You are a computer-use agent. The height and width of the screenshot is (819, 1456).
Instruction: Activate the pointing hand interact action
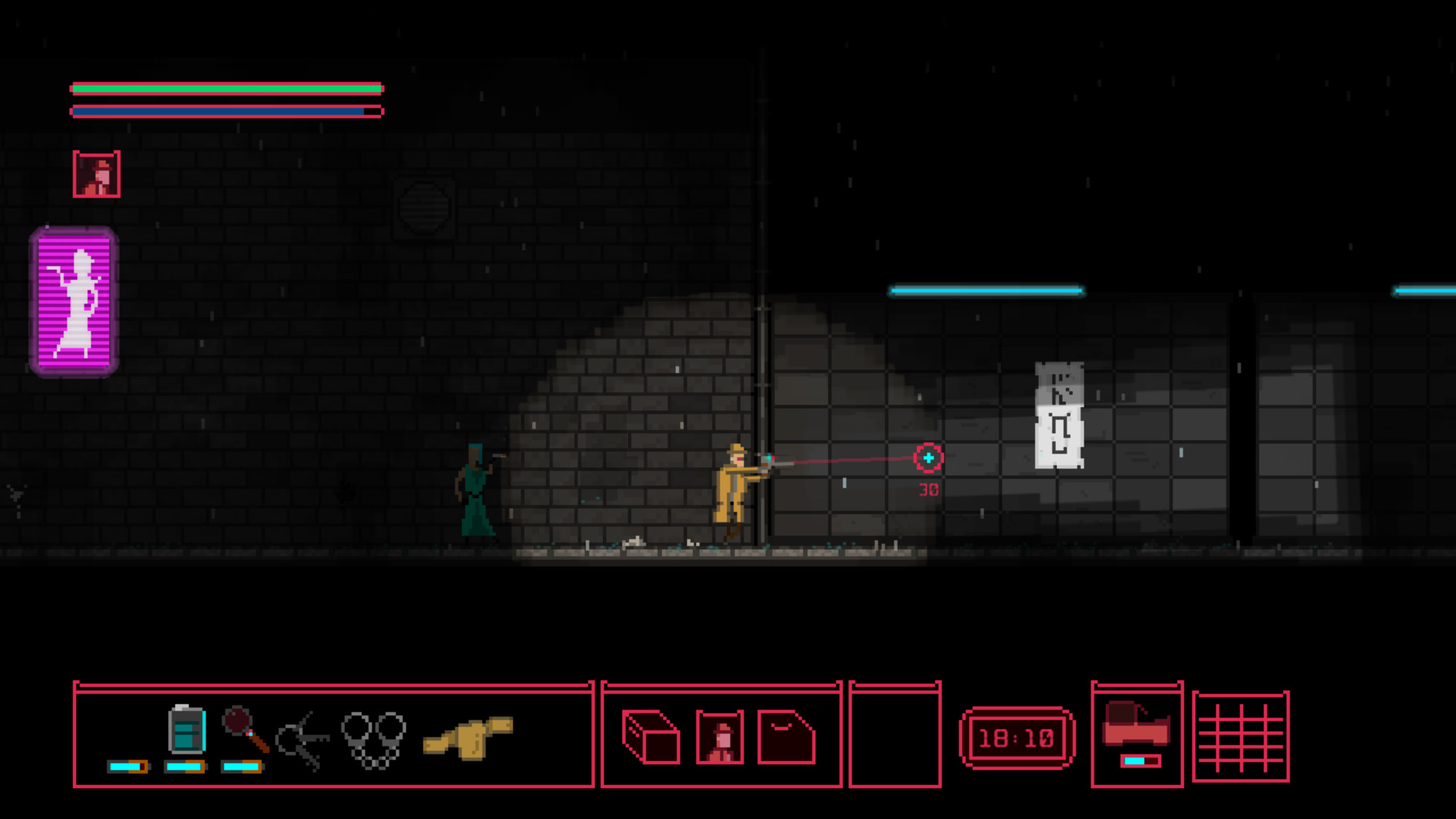tap(468, 736)
